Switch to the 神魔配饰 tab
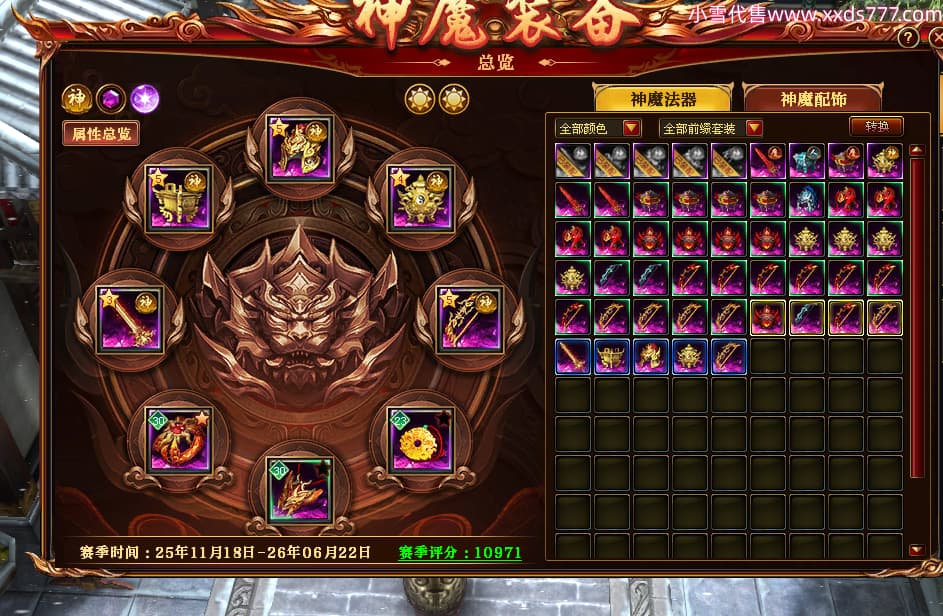The height and width of the screenshot is (616, 943). click(812, 99)
